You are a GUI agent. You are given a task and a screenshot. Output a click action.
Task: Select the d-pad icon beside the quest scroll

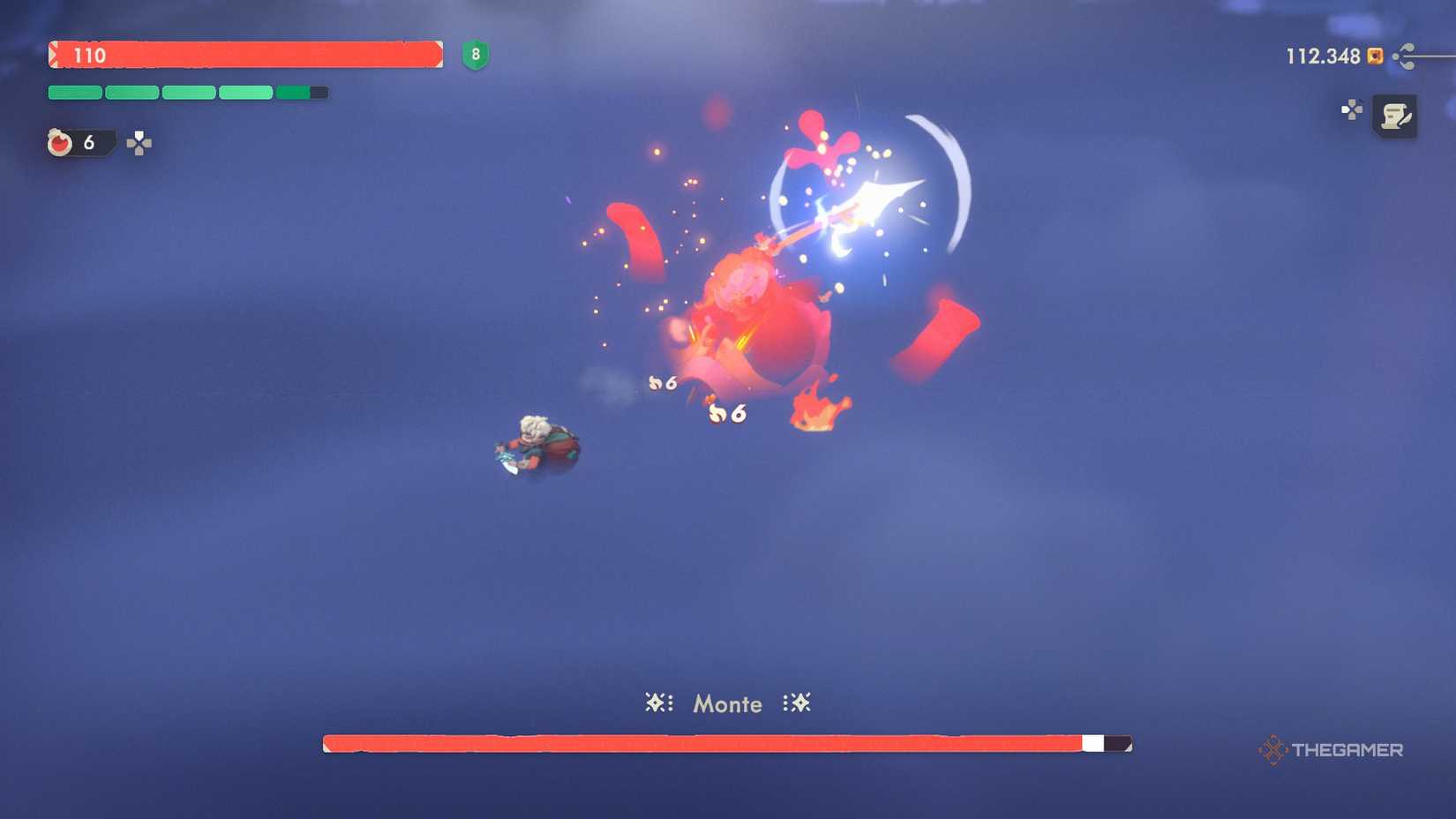tap(1351, 110)
